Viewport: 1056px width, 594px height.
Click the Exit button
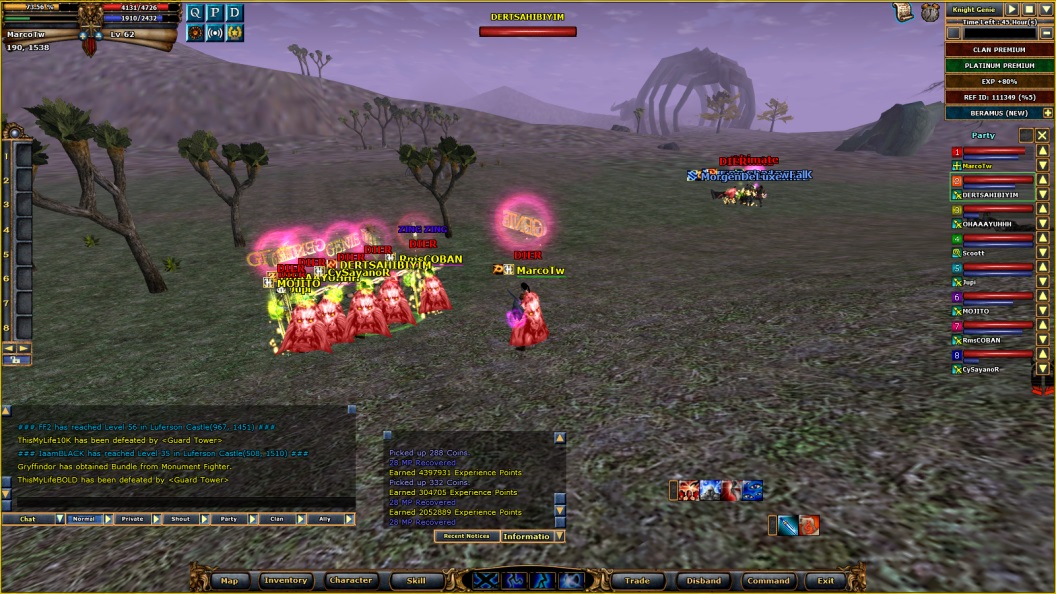pyautogui.click(x=825, y=580)
